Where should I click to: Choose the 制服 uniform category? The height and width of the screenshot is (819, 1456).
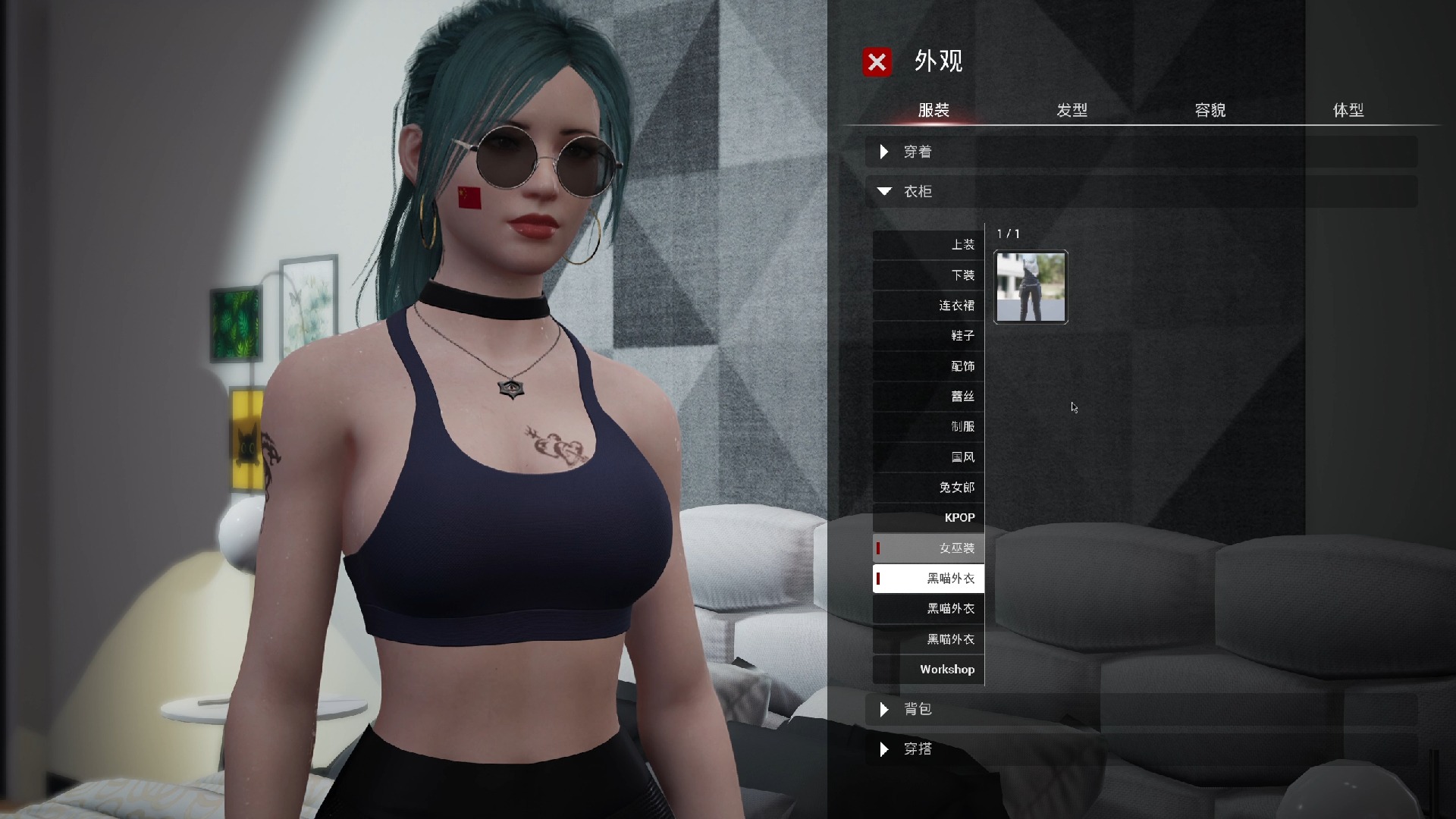[x=929, y=427]
